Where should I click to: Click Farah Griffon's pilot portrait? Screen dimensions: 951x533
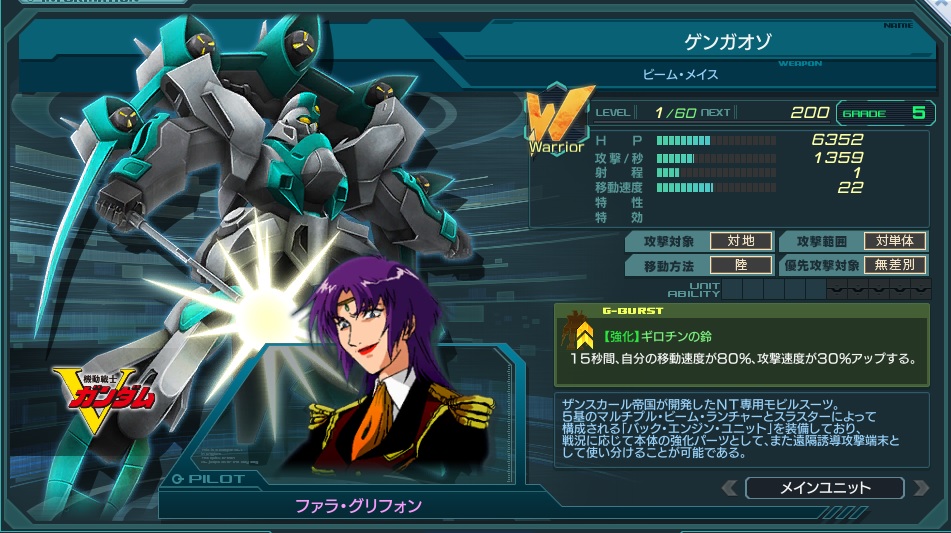(x=394, y=370)
